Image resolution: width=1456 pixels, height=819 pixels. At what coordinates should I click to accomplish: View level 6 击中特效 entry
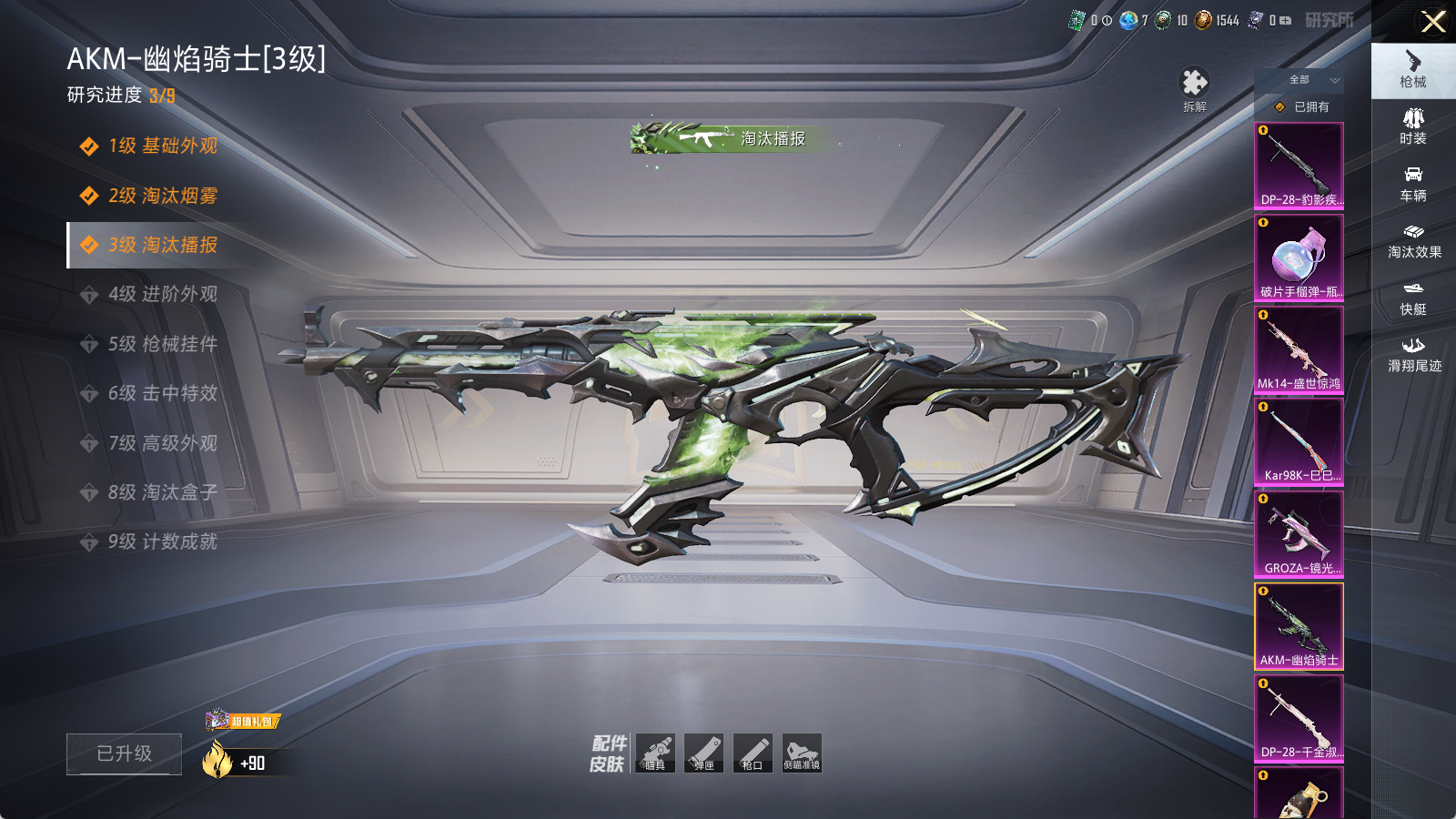coord(162,393)
